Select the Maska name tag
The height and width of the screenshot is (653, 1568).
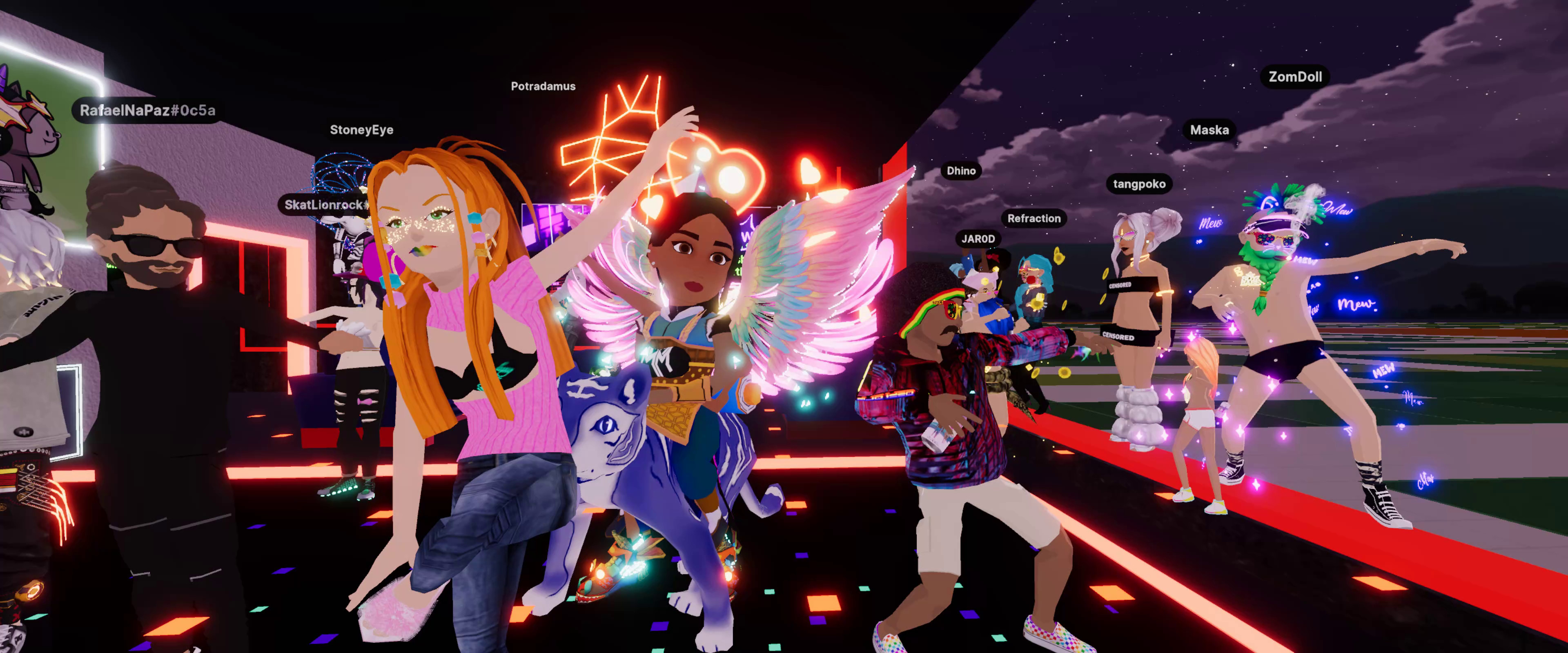point(1209,130)
